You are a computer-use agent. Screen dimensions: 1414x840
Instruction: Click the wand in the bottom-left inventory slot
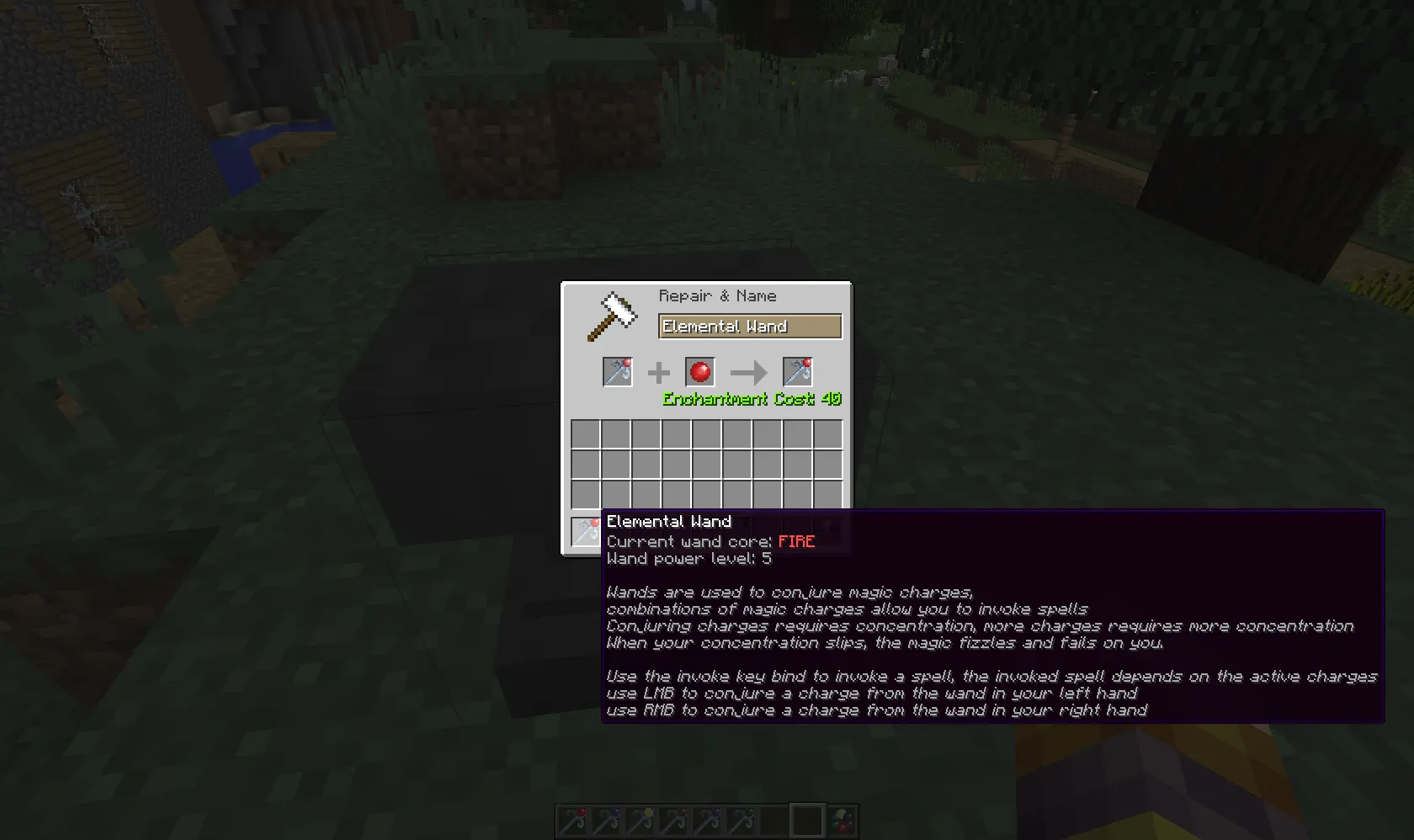587,532
